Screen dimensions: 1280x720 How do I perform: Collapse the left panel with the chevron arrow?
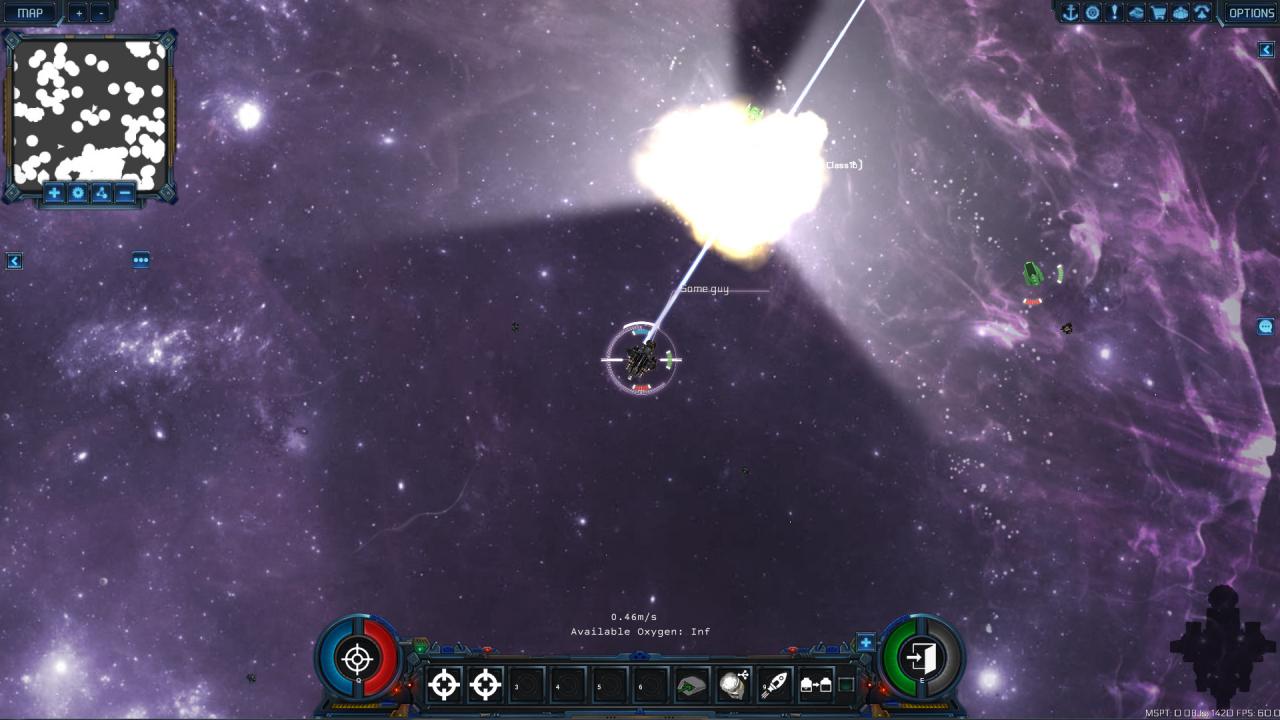point(14,260)
